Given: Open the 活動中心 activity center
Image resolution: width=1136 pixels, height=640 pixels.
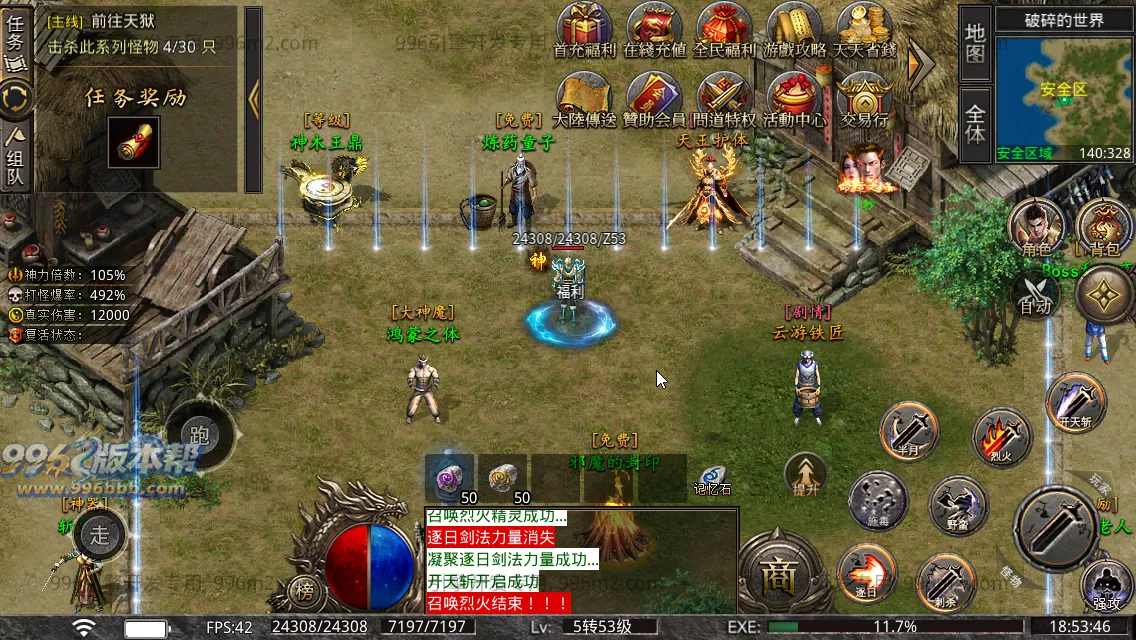Looking at the screenshot, I should click(795, 98).
